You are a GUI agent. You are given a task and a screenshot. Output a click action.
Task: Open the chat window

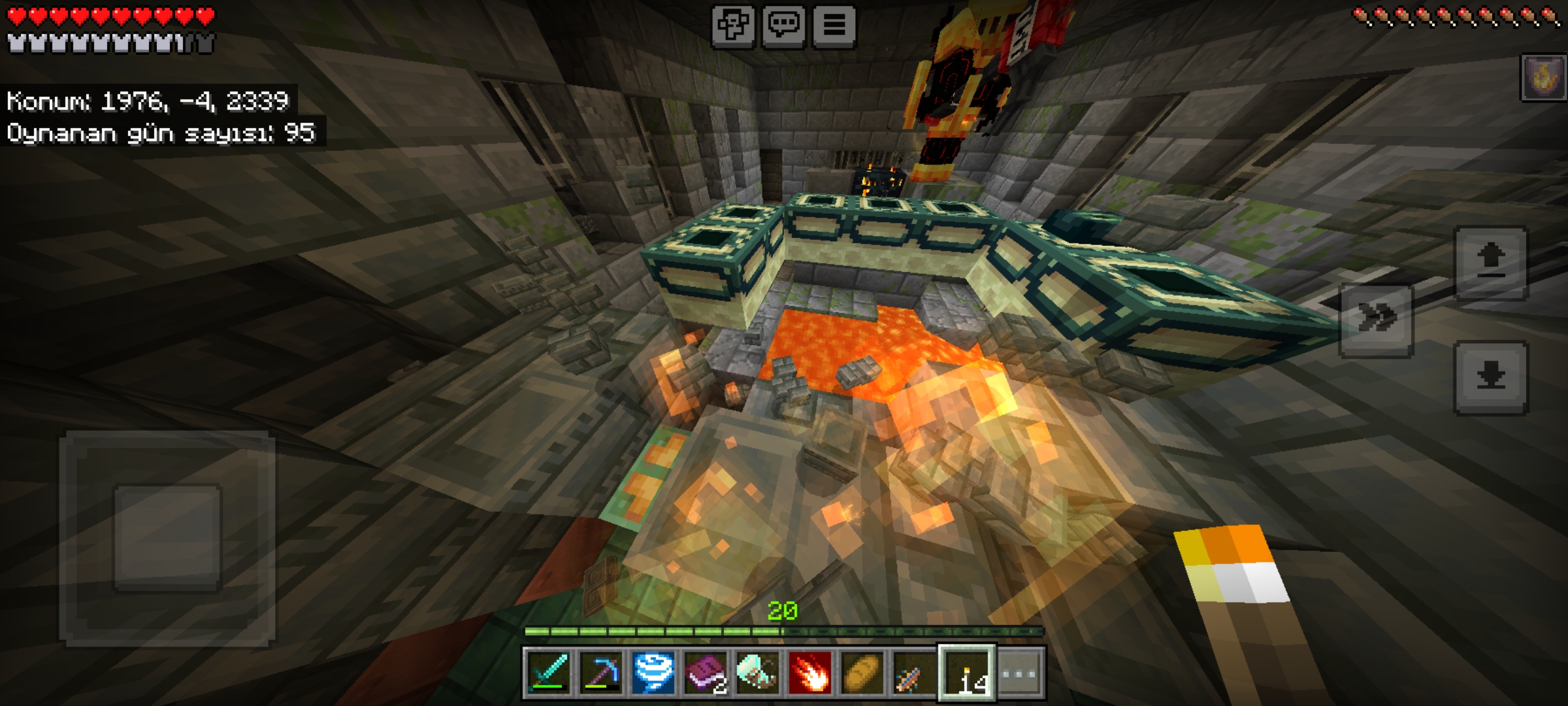(x=783, y=26)
